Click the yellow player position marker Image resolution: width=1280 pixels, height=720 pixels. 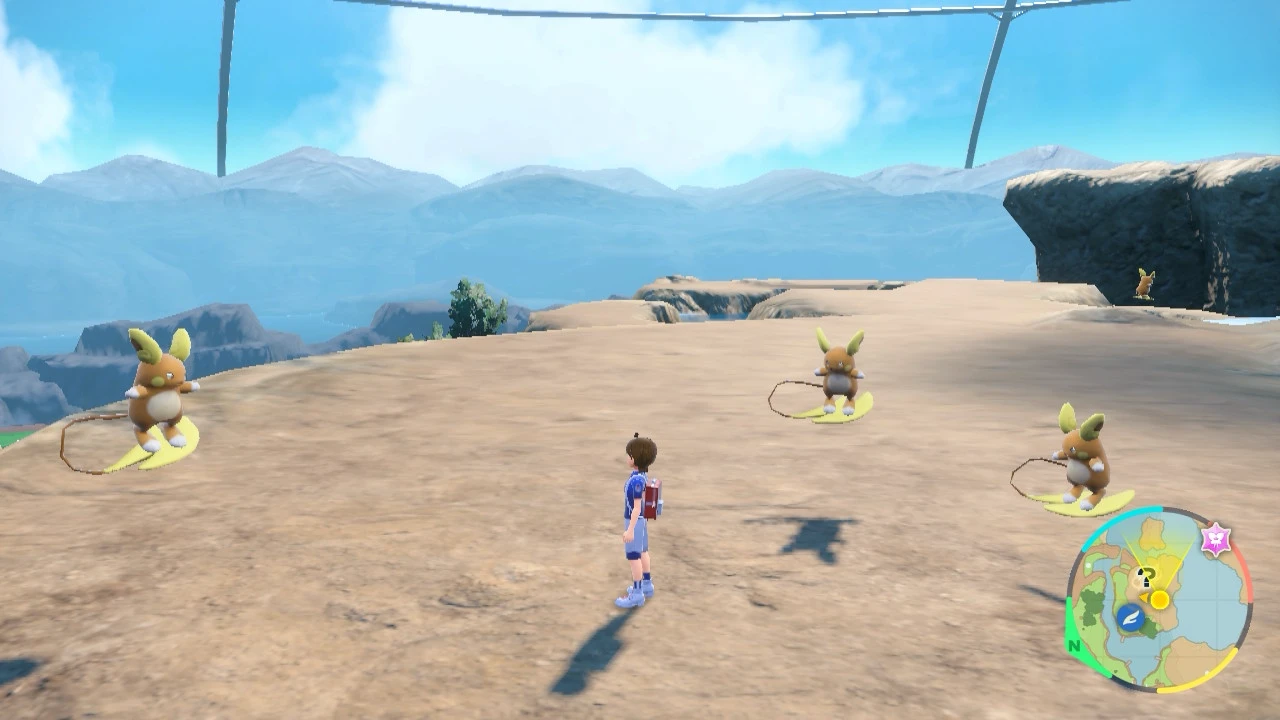click(x=1159, y=600)
